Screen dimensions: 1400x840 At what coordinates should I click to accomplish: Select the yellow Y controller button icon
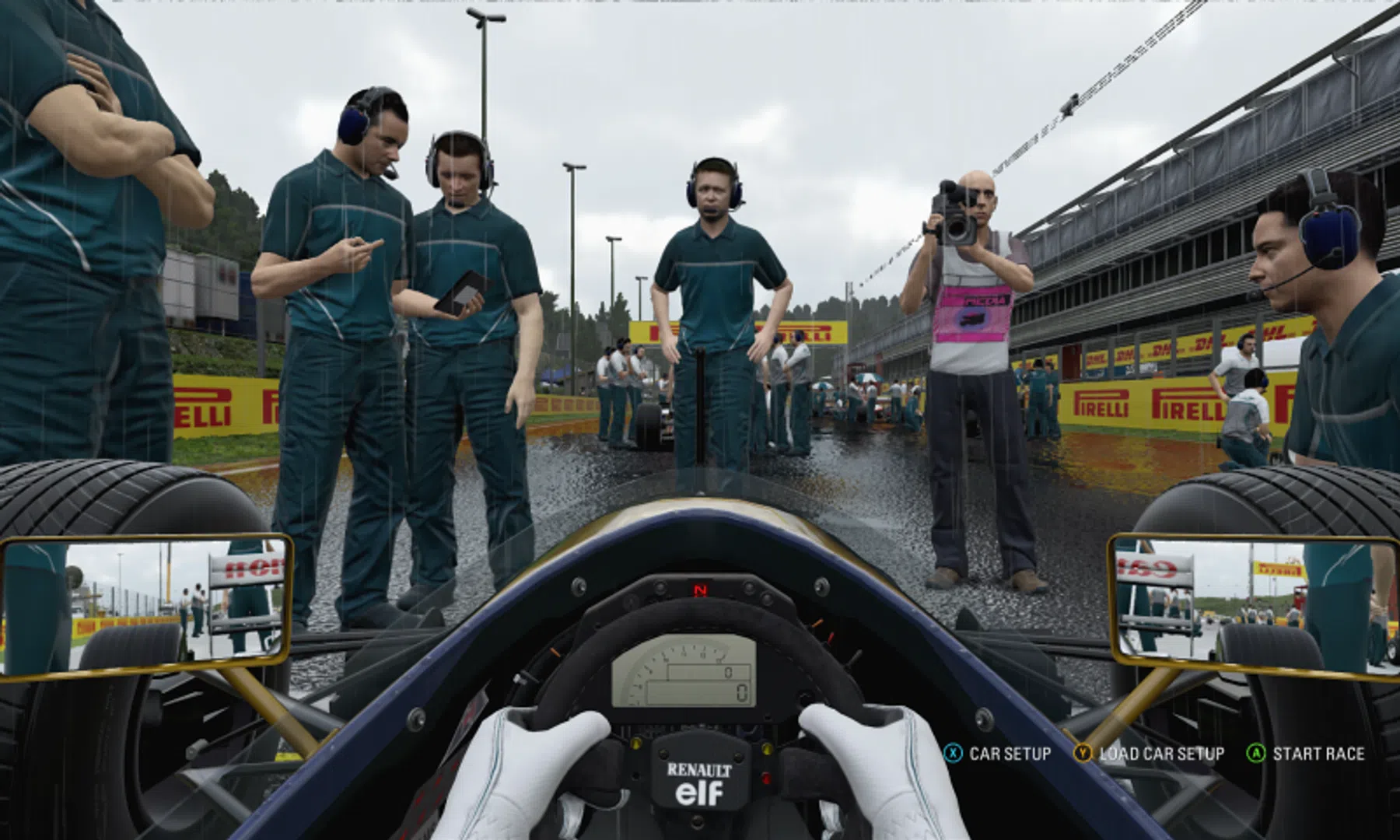click(1083, 754)
